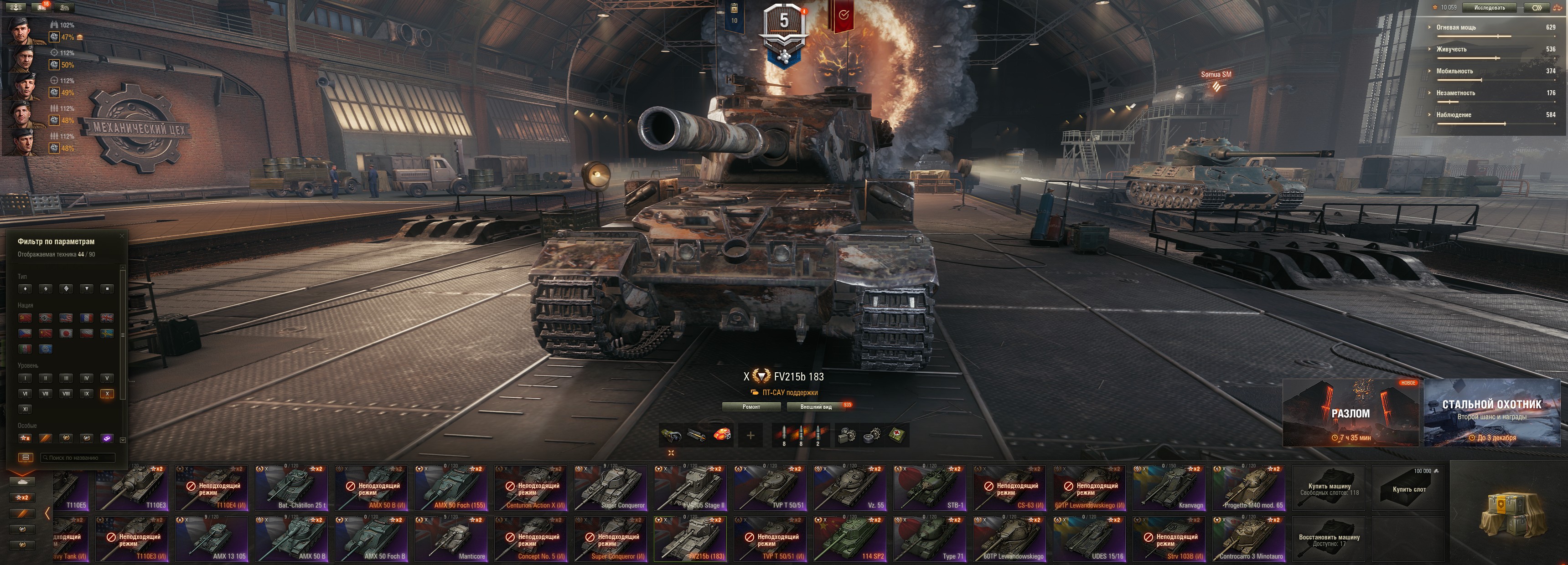
Task: Open the Ремонт repair button
Action: pos(750,406)
